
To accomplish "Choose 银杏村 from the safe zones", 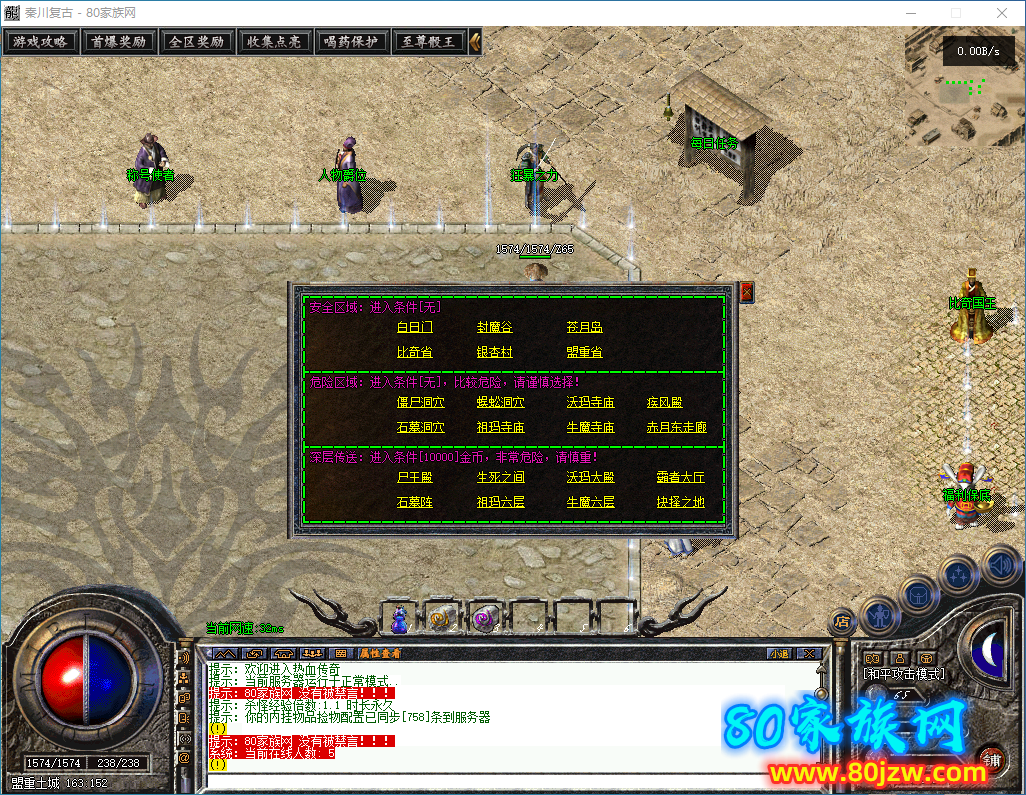I will point(495,352).
